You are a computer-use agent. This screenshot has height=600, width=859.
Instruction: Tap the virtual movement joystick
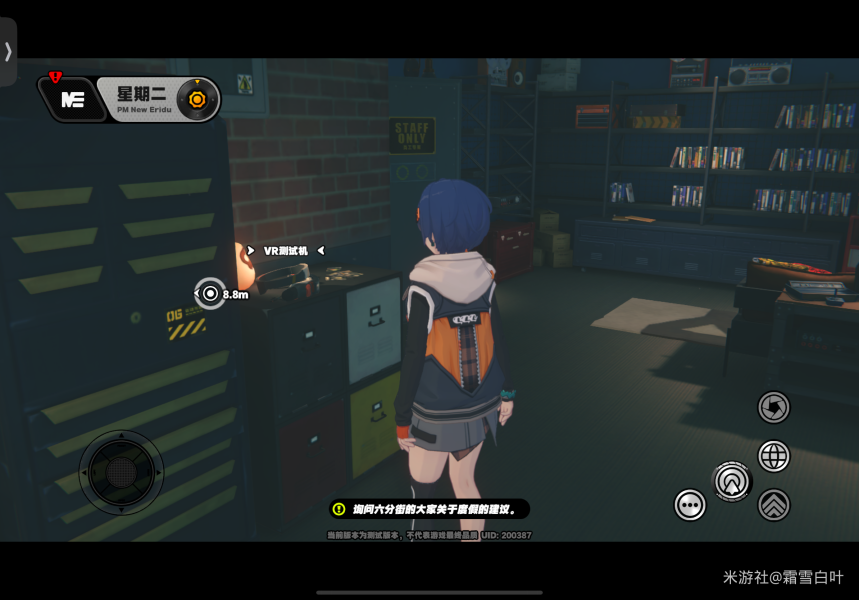121,472
